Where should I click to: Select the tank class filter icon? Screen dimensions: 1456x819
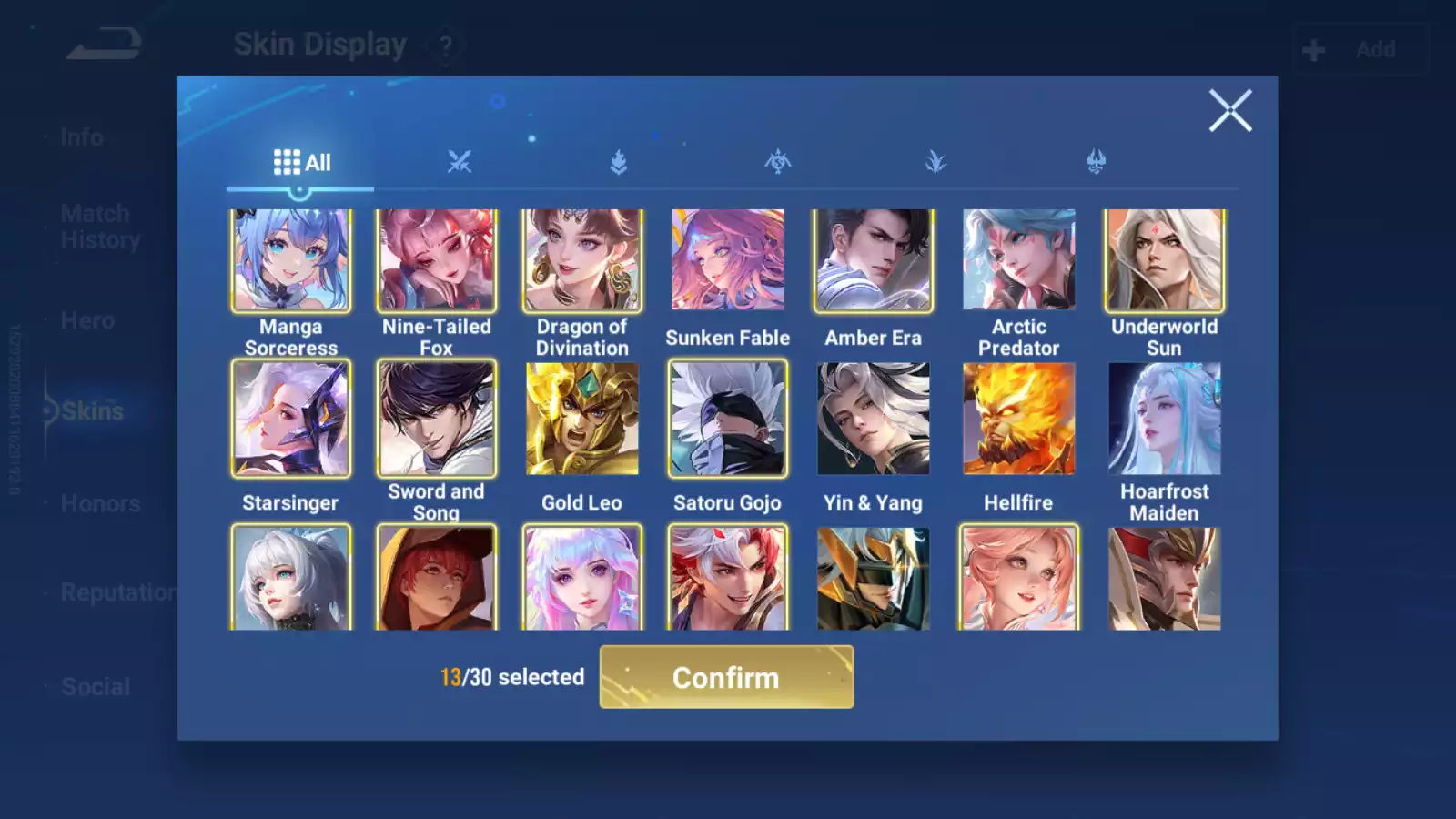pos(619,159)
